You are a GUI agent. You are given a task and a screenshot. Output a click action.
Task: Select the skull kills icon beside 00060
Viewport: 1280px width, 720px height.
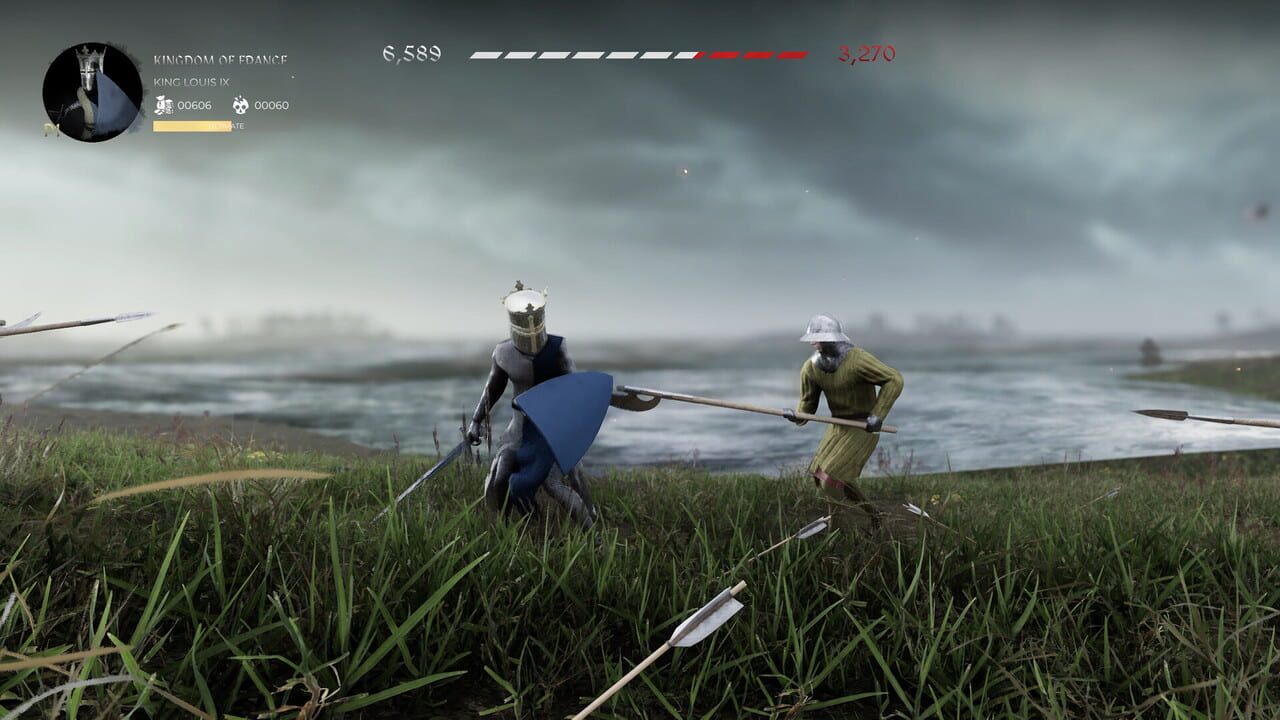pos(240,106)
